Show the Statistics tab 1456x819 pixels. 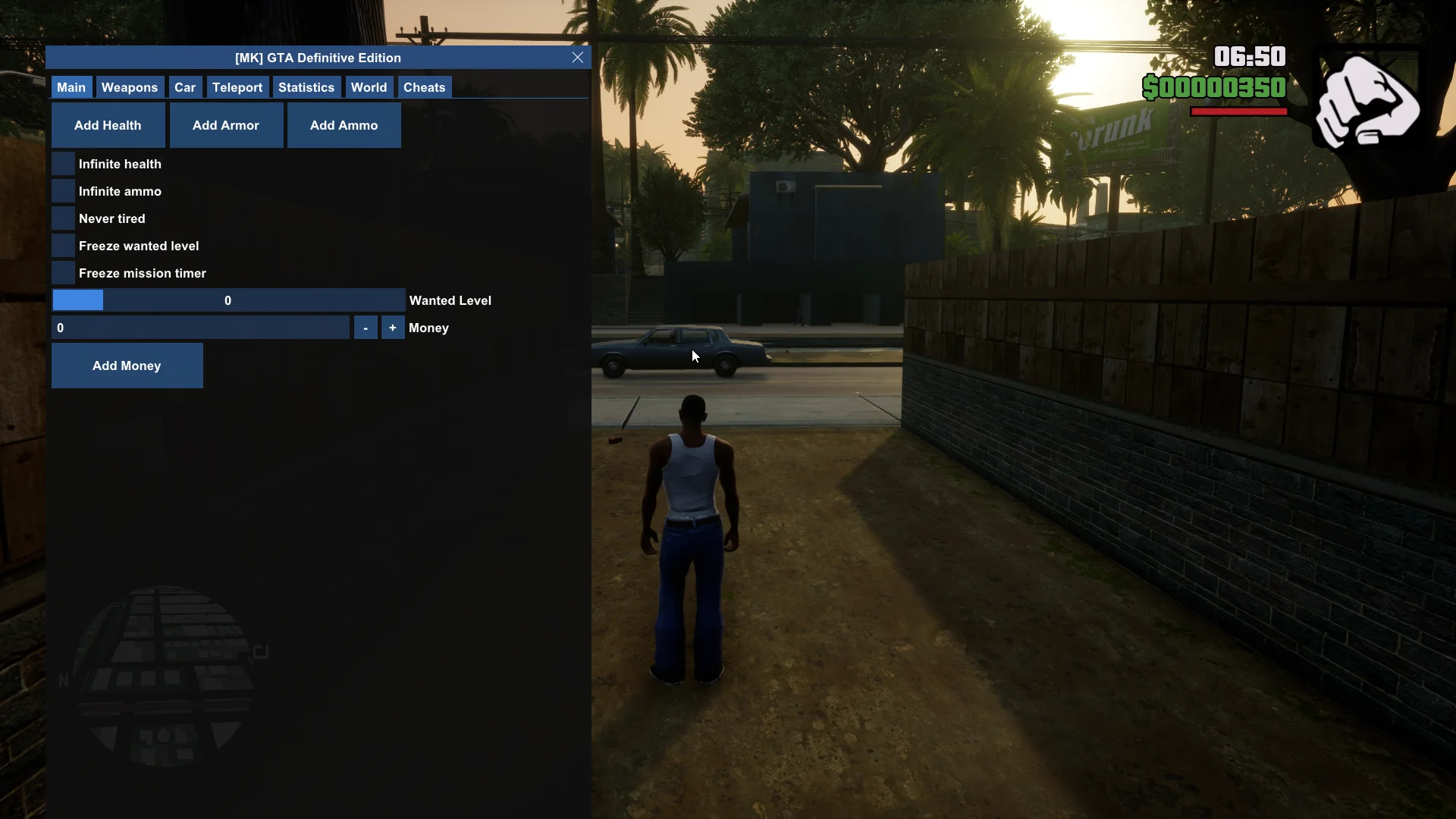pos(306,87)
